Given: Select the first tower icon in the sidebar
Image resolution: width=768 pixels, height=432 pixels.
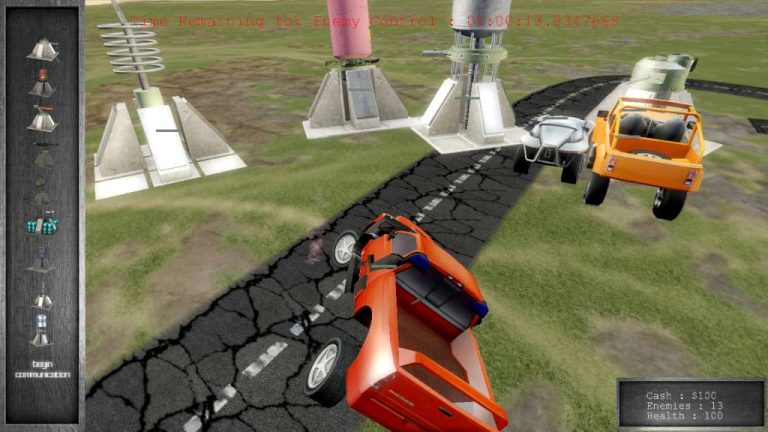Looking at the screenshot, I should [42, 49].
